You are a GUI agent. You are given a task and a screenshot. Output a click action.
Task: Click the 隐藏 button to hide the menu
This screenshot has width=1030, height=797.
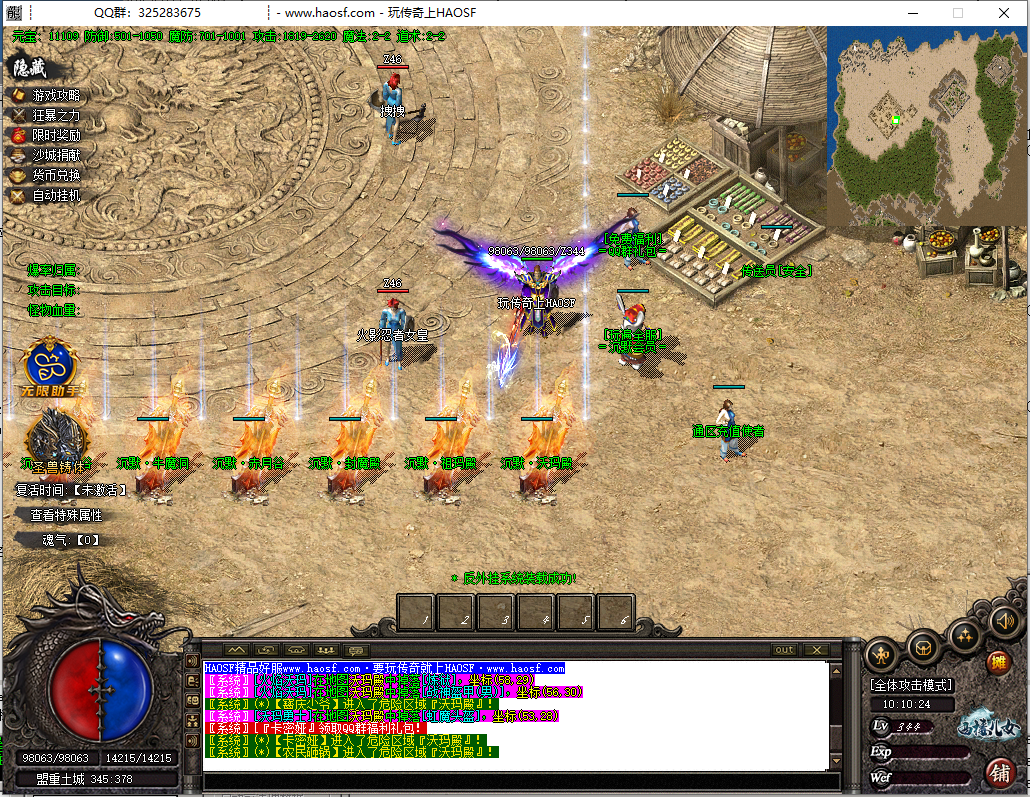29,68
